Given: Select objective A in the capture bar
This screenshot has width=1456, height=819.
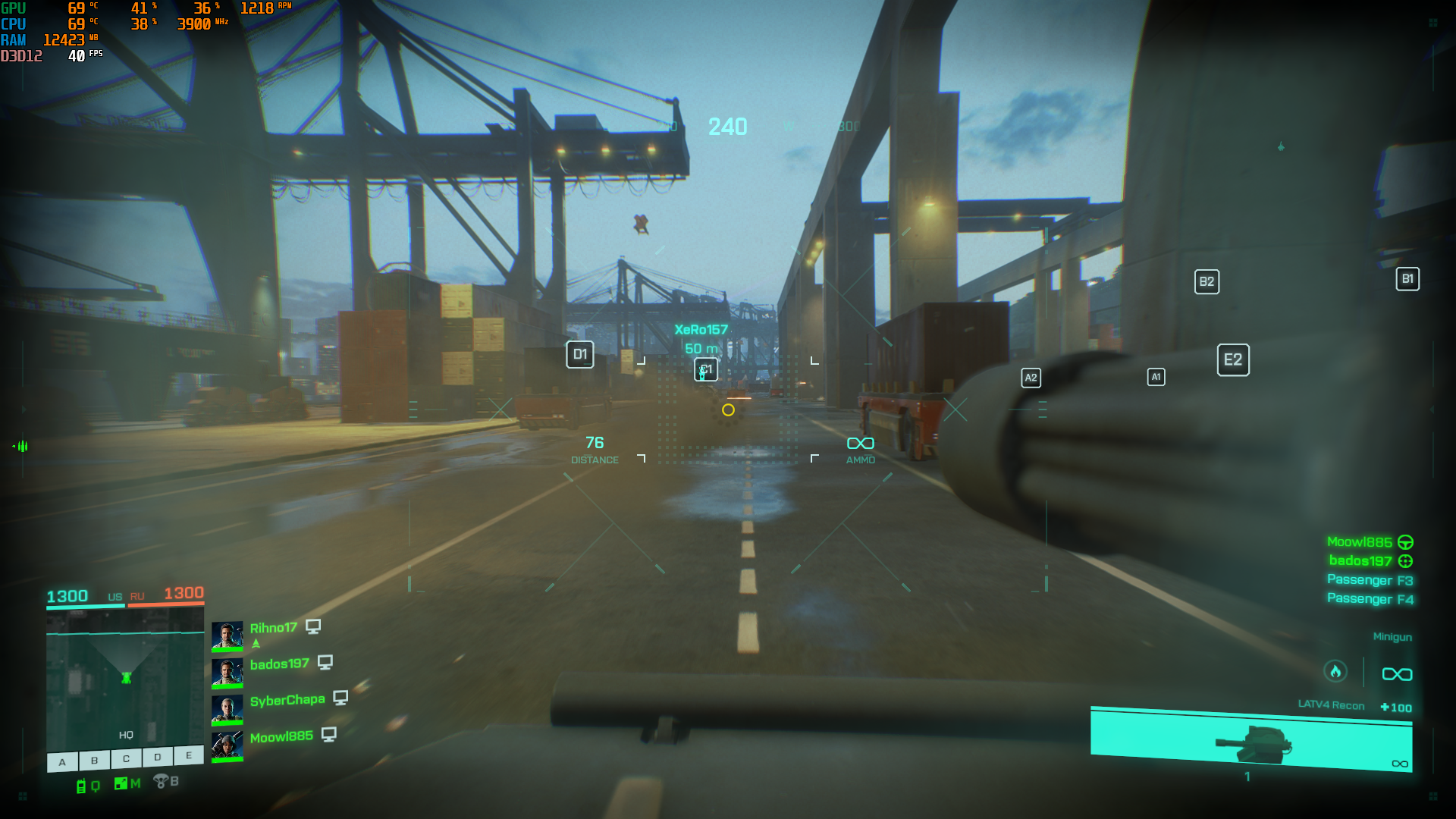Looking at the screenshot, I should pos(62,761).
